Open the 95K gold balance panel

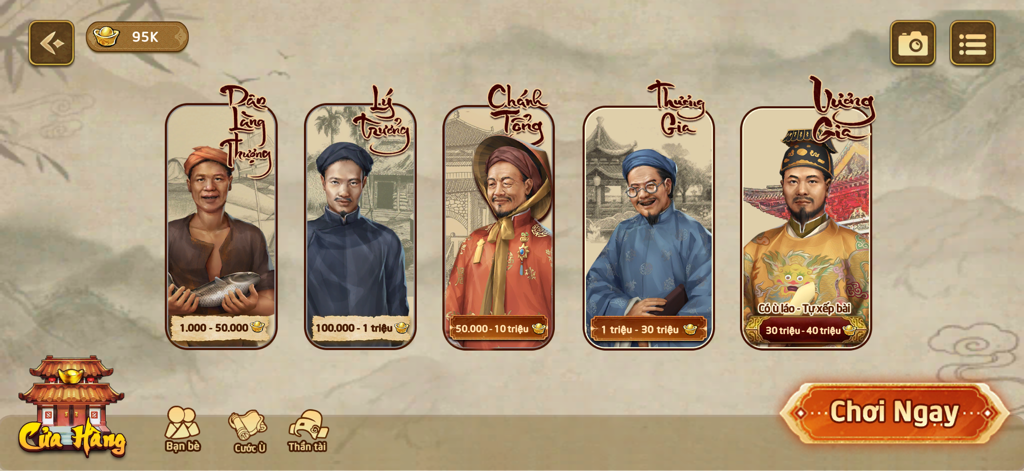click(x=137, y=37)
